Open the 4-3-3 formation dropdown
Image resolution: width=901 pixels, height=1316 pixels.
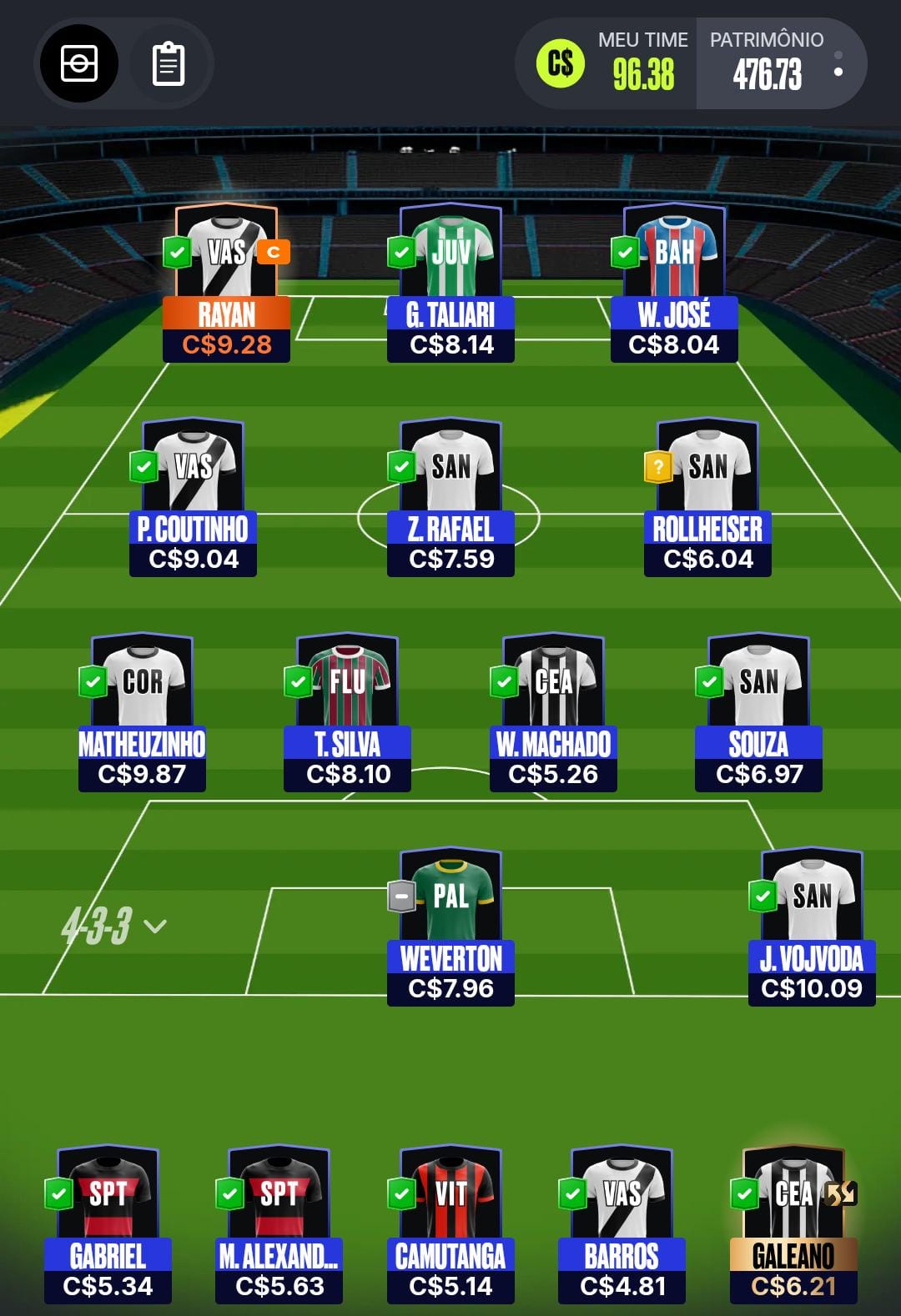pos(114,926)
